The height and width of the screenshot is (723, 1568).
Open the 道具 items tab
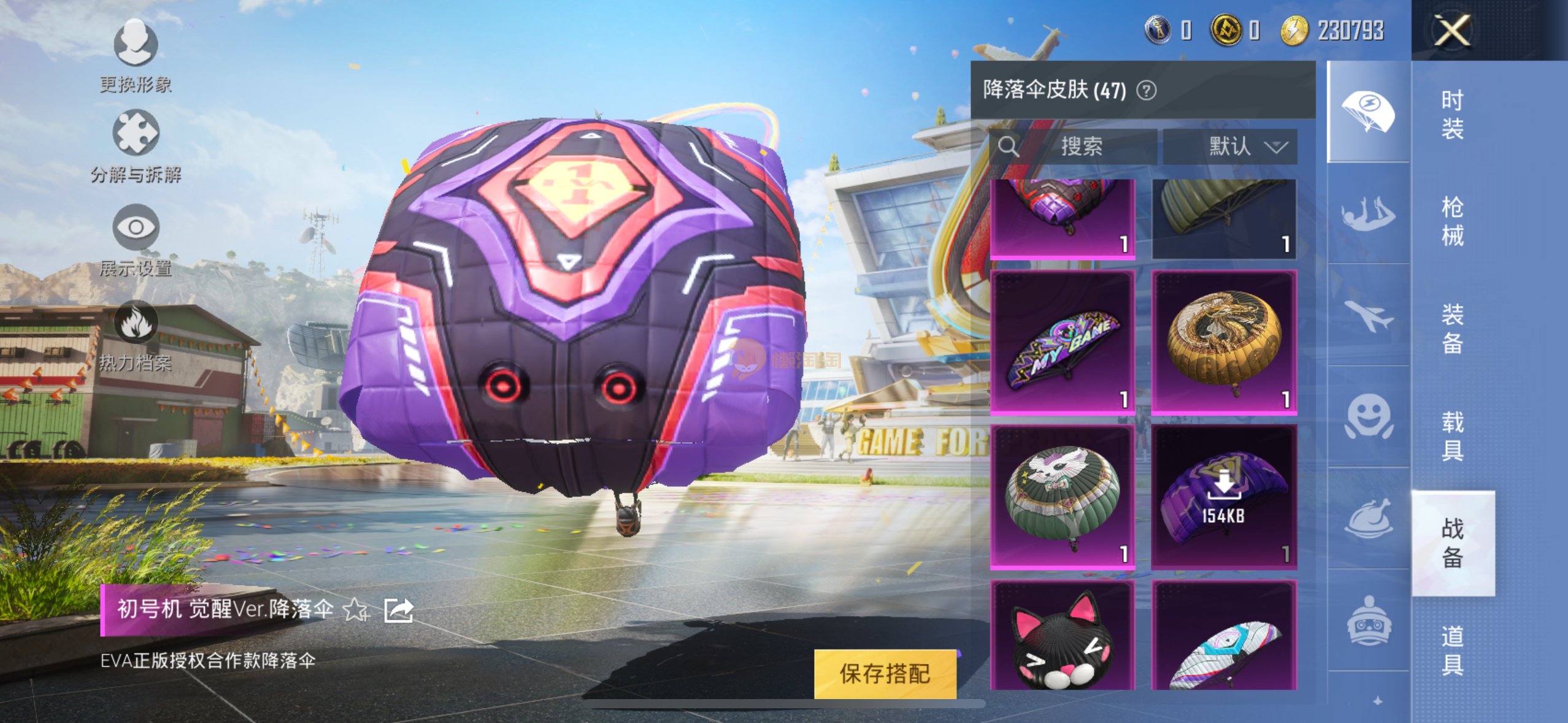pyautogui.click(x=1452, y=650)
